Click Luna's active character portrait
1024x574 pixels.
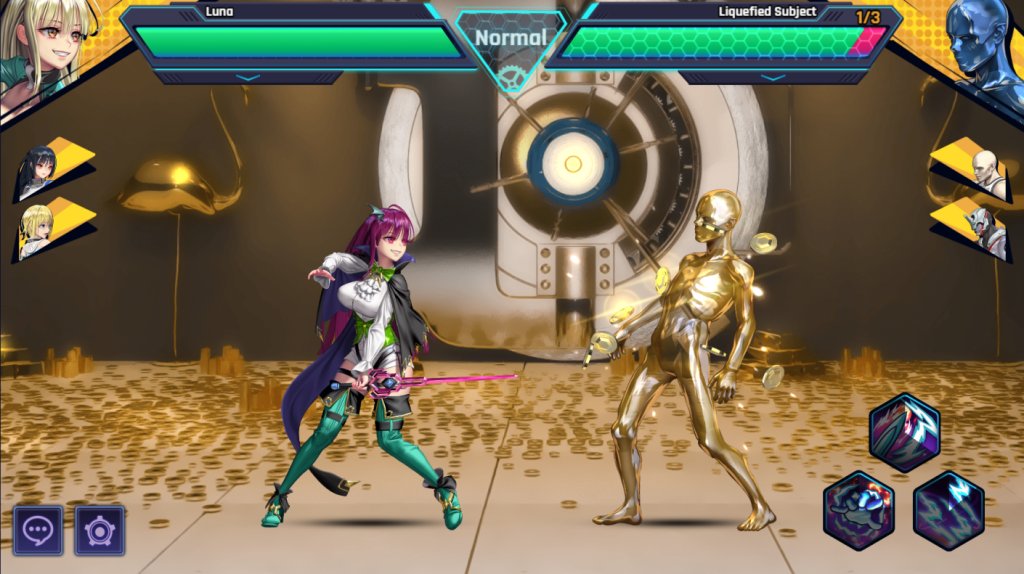(45, 48)
